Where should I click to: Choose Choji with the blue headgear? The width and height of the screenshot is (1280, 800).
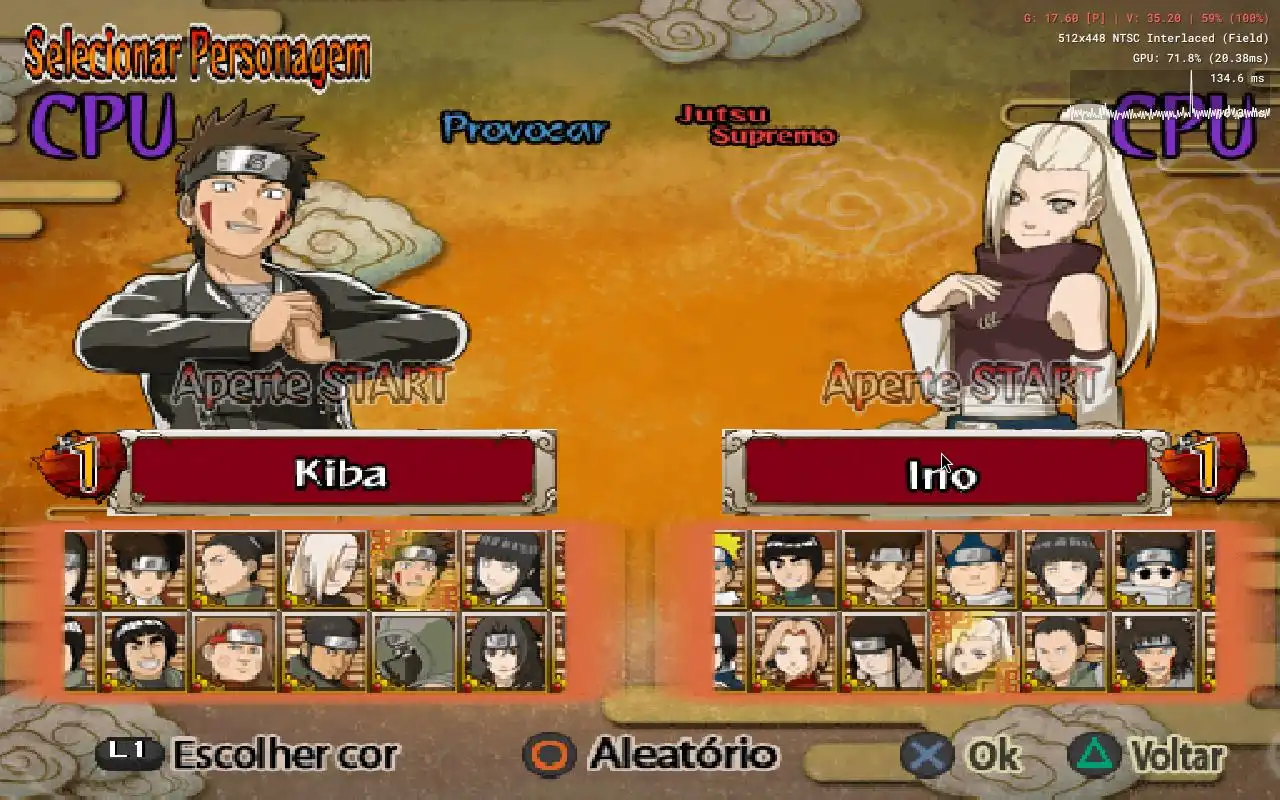(974, 569)
